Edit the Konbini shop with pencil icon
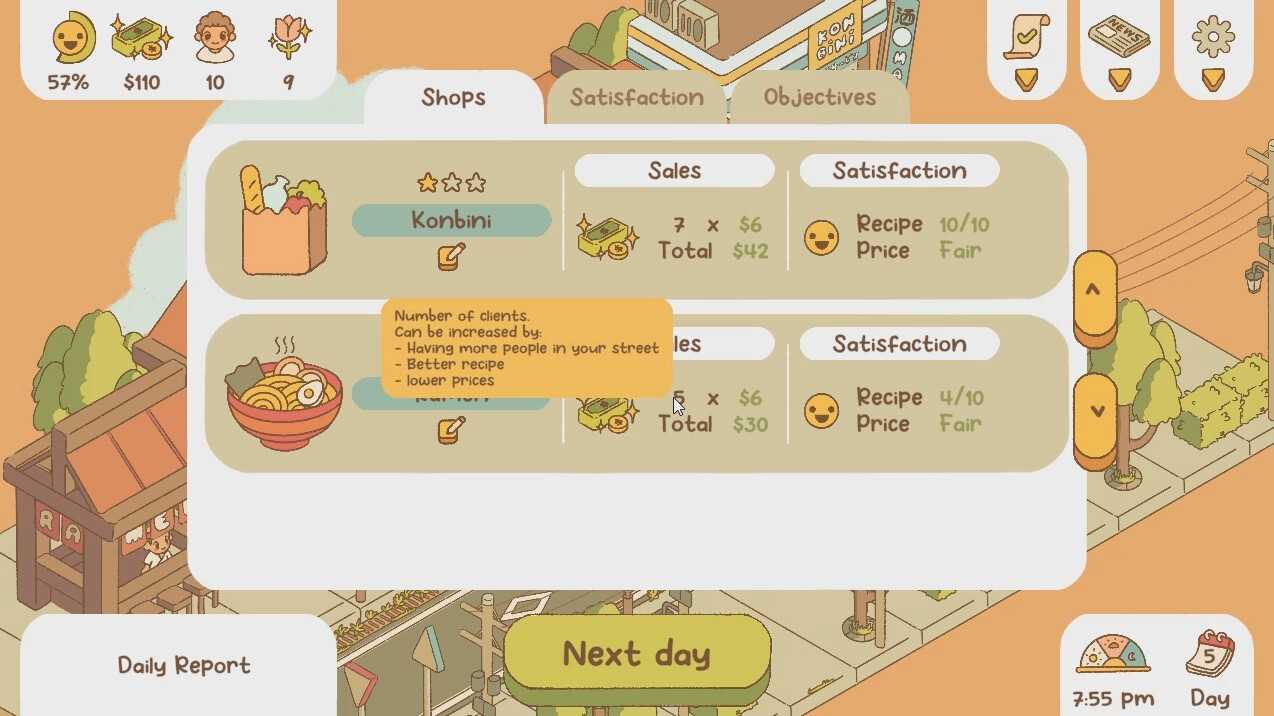The width and height of the screenshot is (1274, 716). (x=451, y=256)
